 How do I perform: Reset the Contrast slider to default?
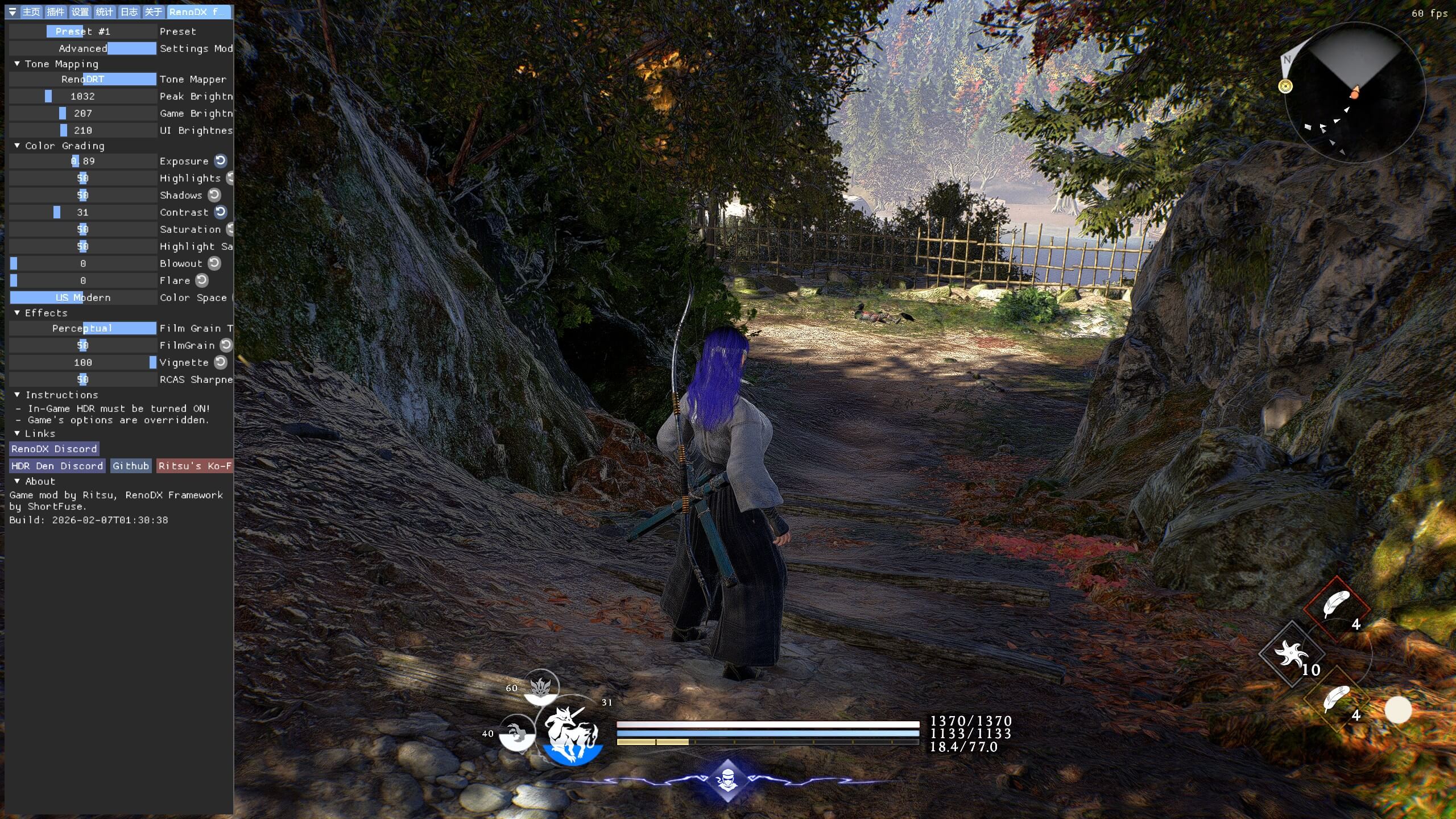pos(221,212)
